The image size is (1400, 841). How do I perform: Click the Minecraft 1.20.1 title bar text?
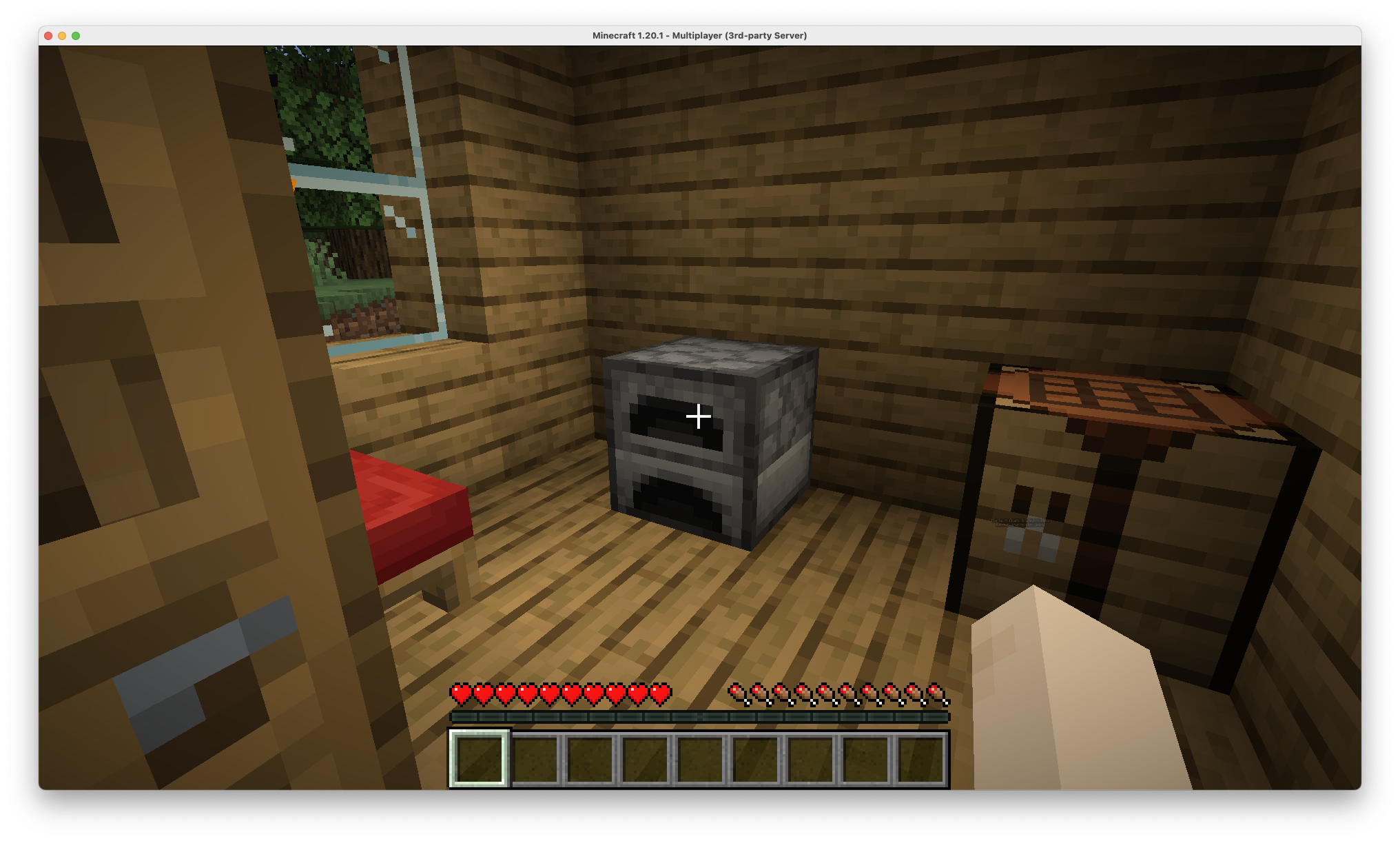tap(699, 34)
